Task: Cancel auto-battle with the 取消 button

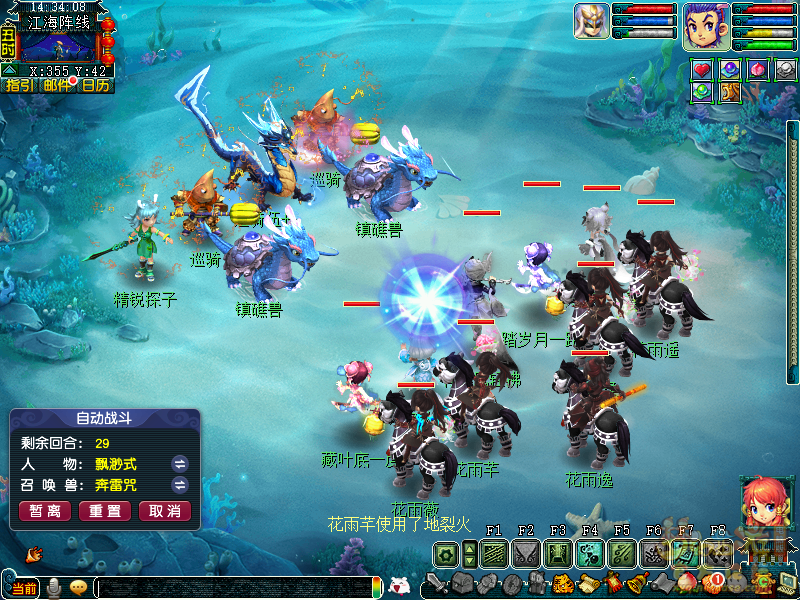Action: [x=164, y=511]
